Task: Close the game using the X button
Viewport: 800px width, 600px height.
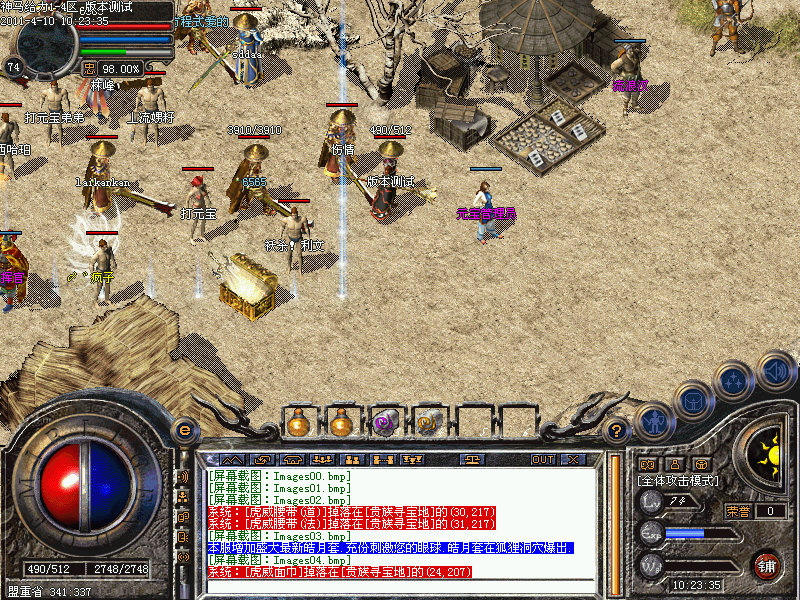Action: tap(573, 459)
